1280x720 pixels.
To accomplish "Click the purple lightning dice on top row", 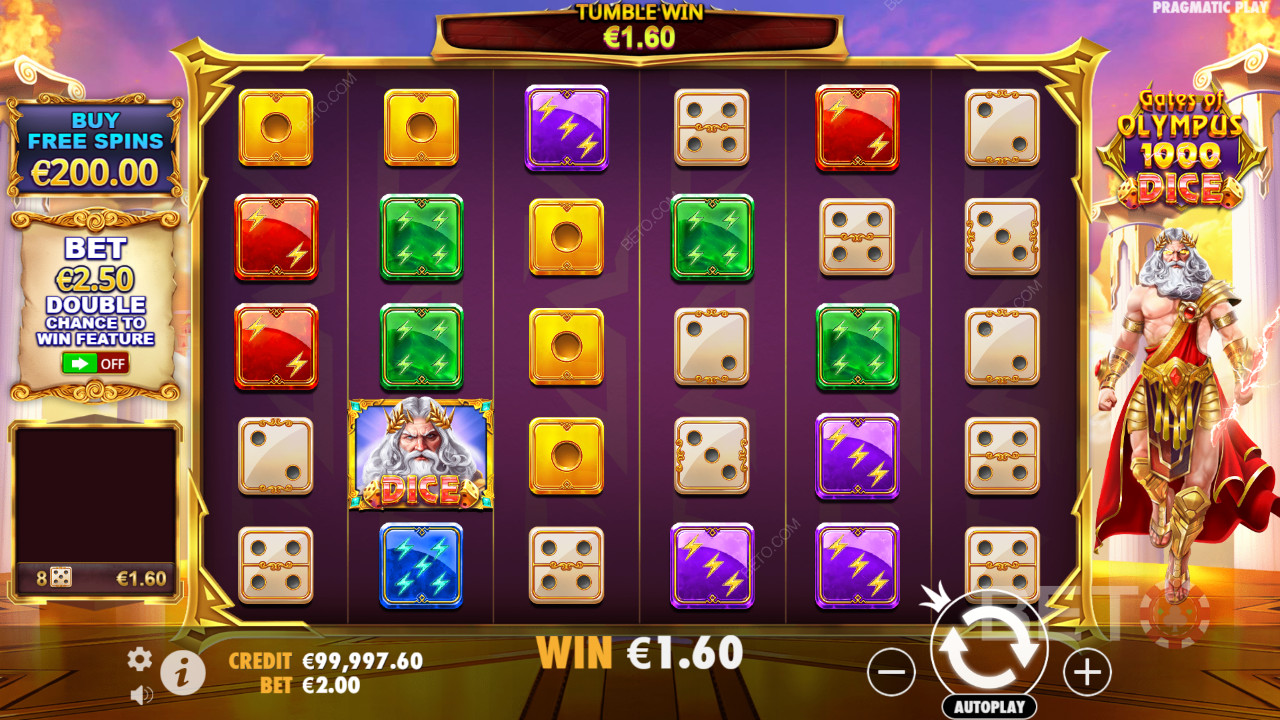I will pyautogui.click(x=567, y=128).
